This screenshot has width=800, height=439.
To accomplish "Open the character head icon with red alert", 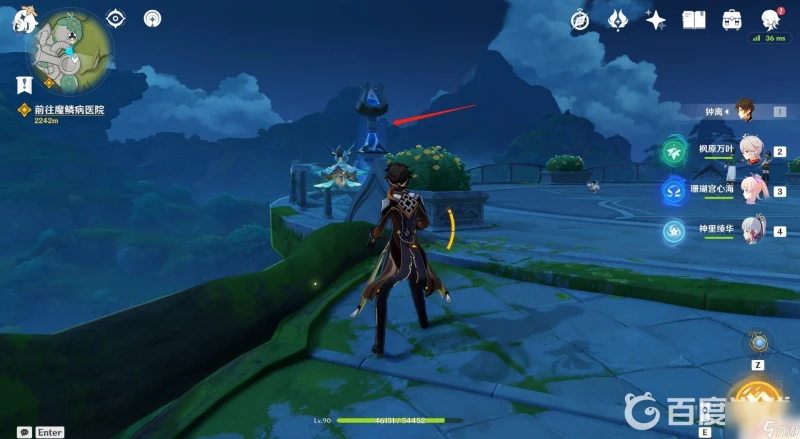I will point(770,19).
